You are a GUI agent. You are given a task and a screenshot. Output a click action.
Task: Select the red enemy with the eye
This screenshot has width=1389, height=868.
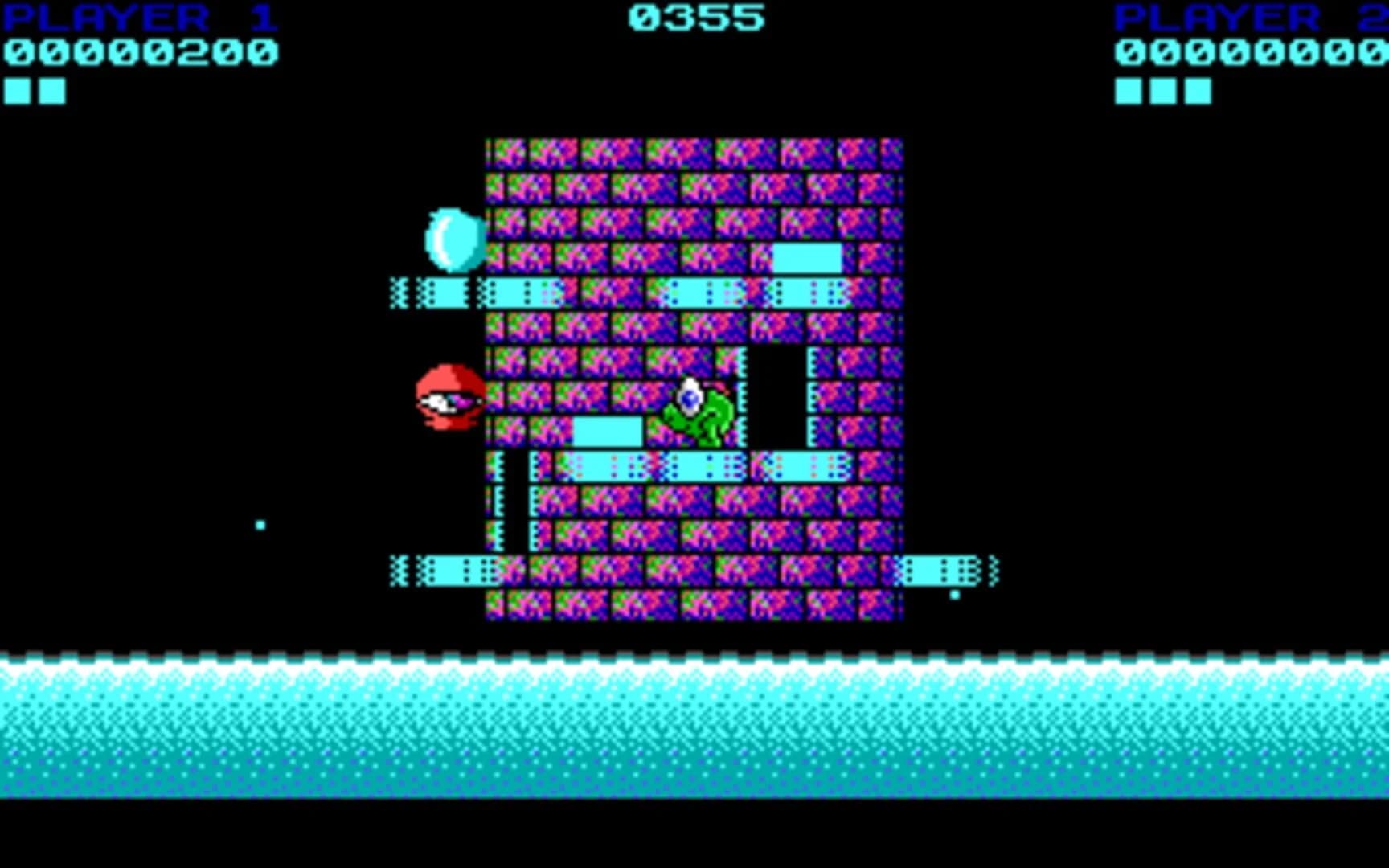(447, 398)
